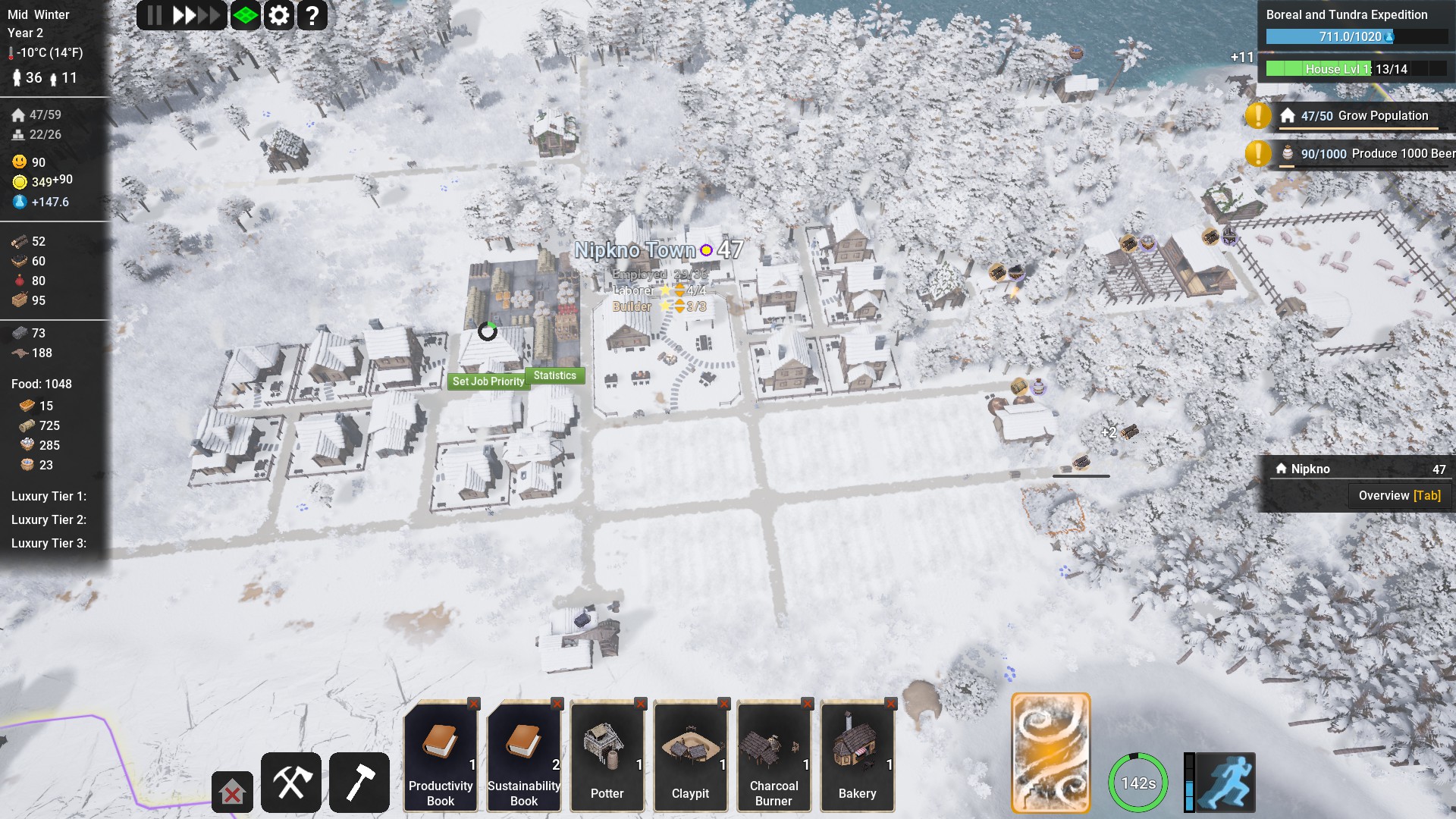Open the Statistics panel
Viewport: 1456px width, 819px height.
555,375
